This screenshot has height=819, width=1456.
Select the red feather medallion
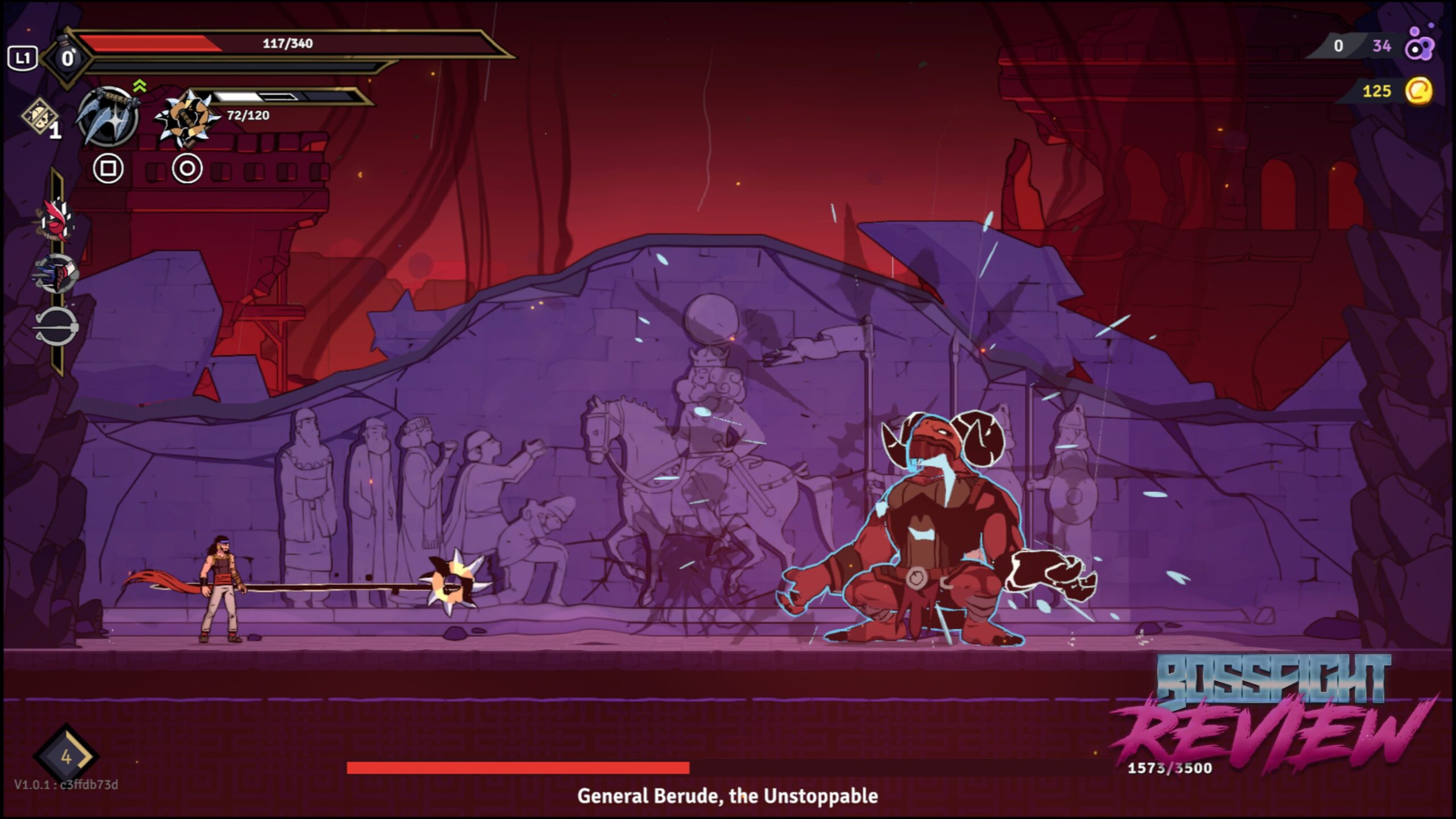pyautogui.click(x=57, y=220)
